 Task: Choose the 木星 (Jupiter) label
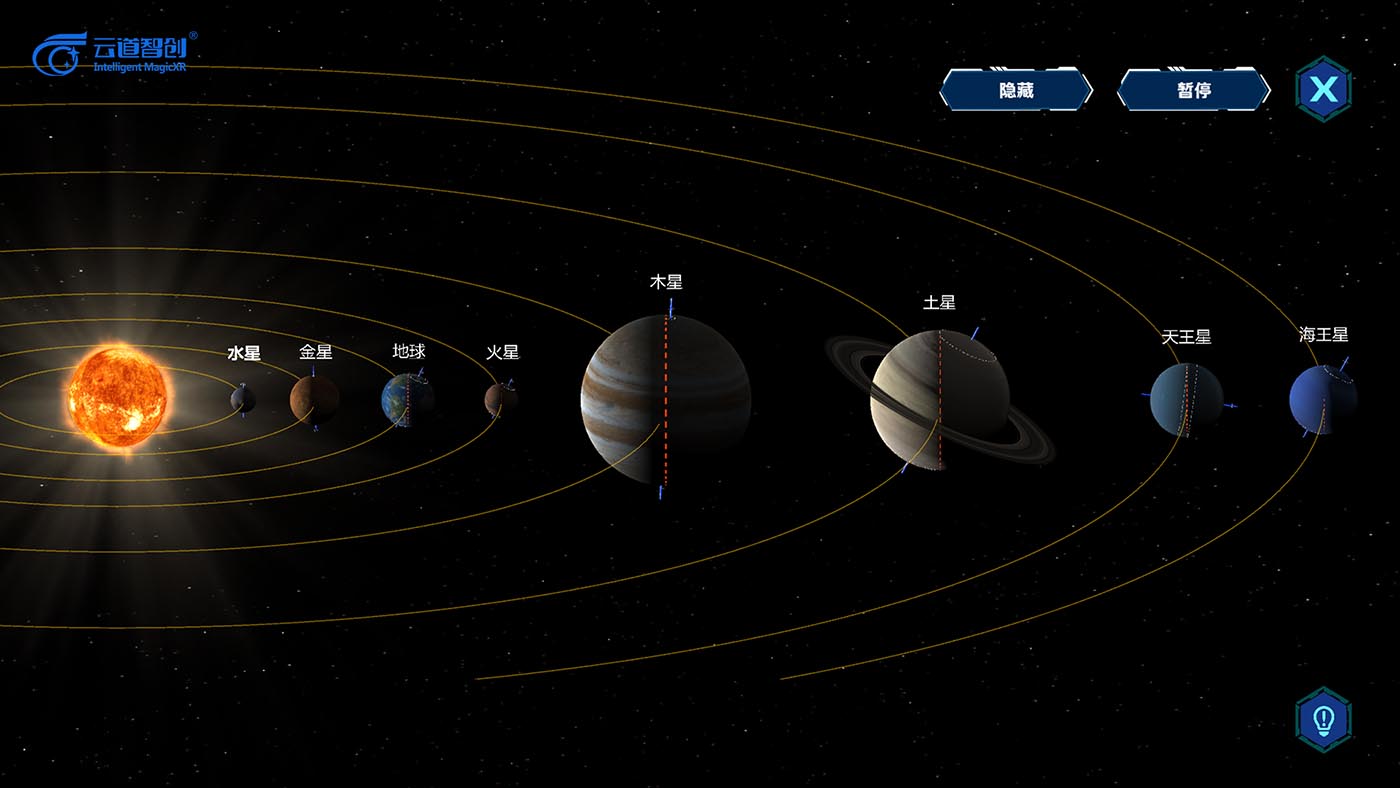click(x=666, y=282)
